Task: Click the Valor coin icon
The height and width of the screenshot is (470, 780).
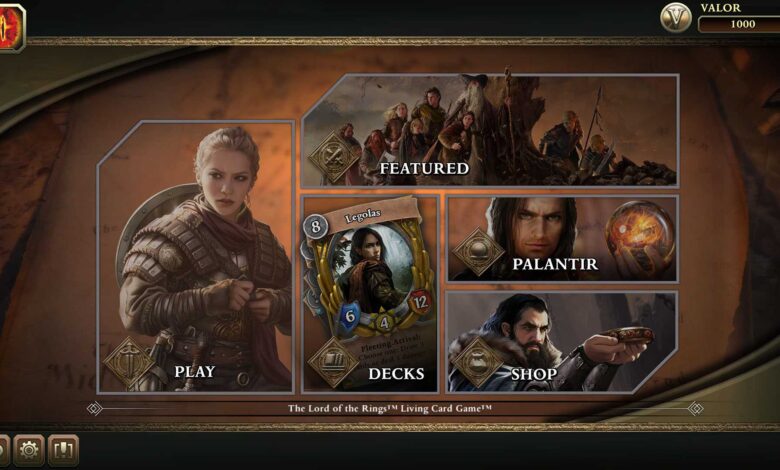Action: tap(676, 17)
